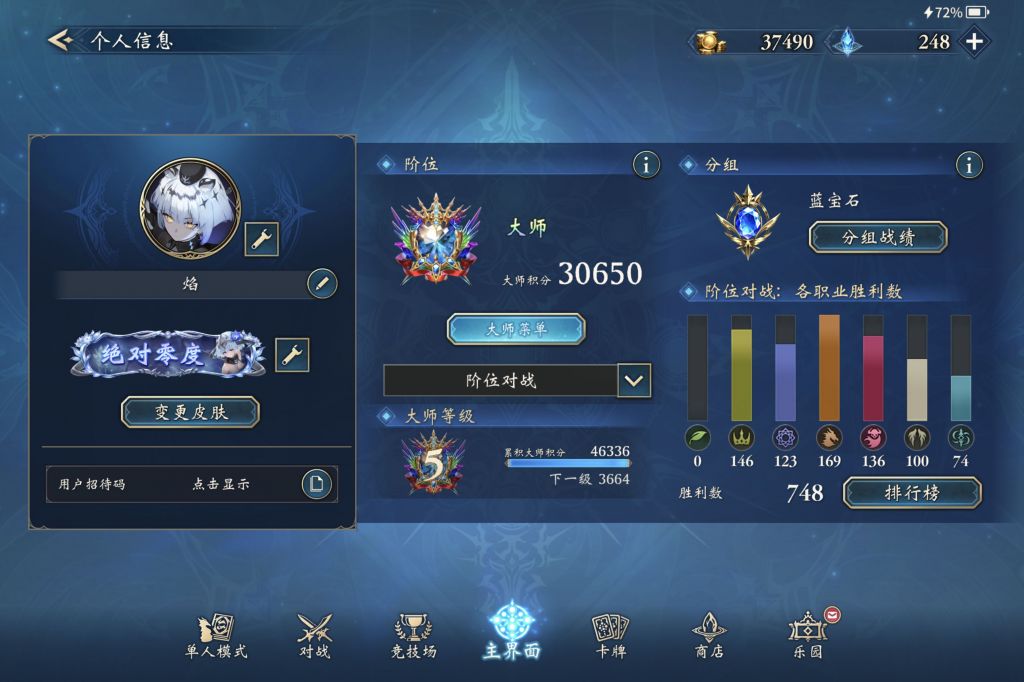Show info about 阶位 rank
The image size is (1024, 682).
[x=646, y=165]
